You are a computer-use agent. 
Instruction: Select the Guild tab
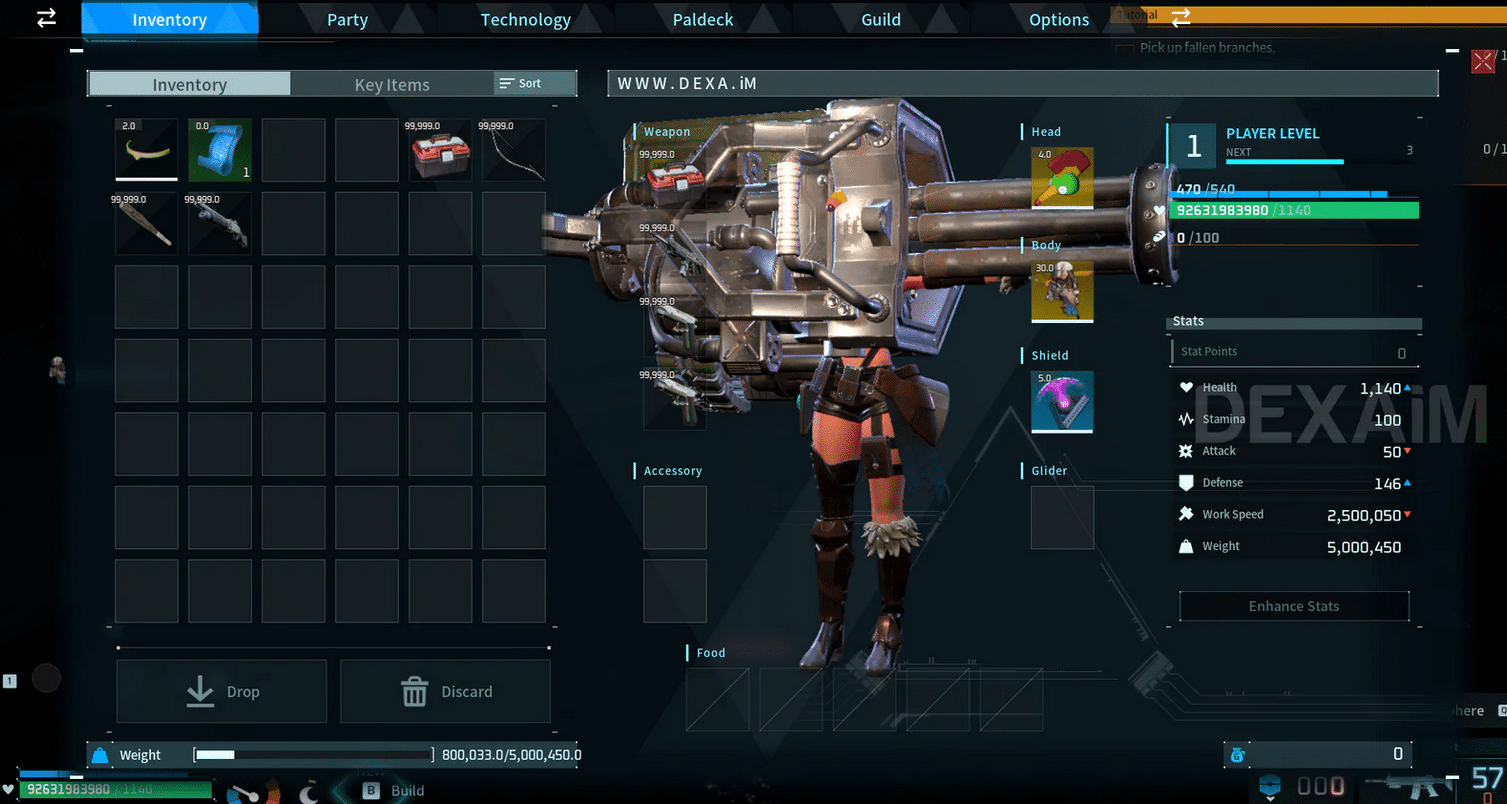click(881, 20)
